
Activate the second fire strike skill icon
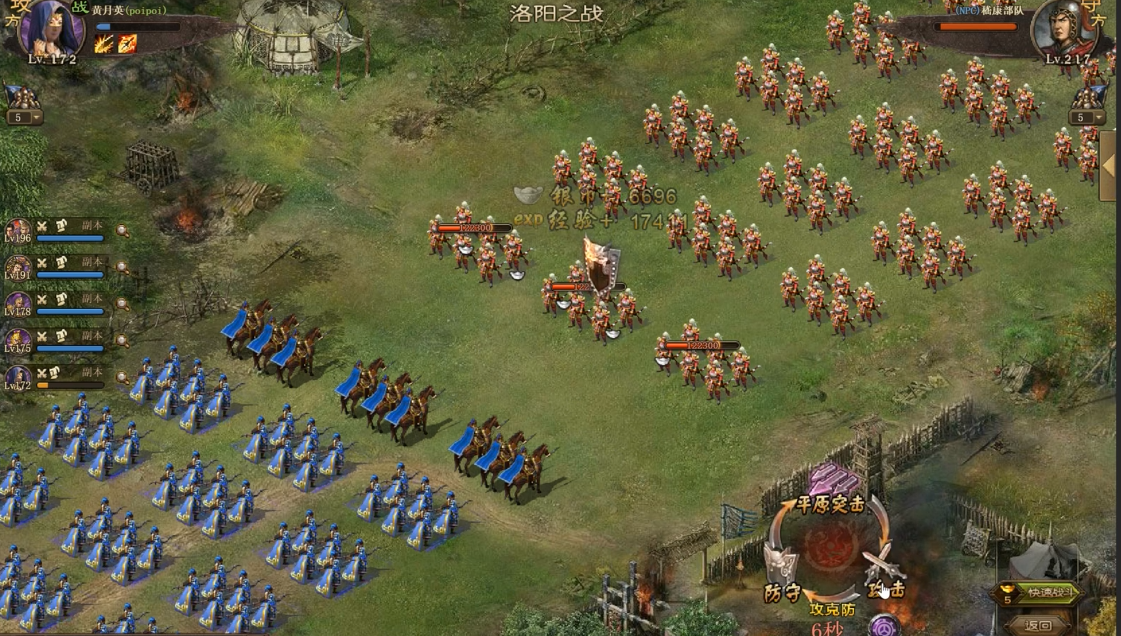pos(127,43)
